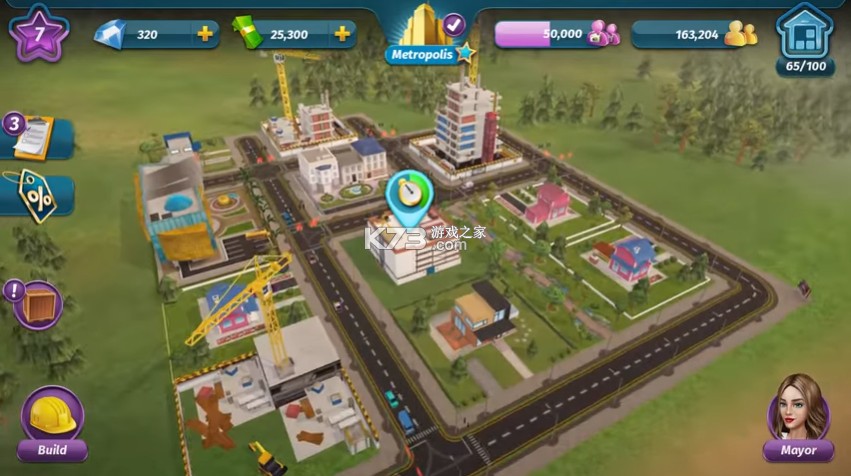Open the 65/100 housing capacity panel
The height and width of the screenshot is (476, 851).
point(805,38)
